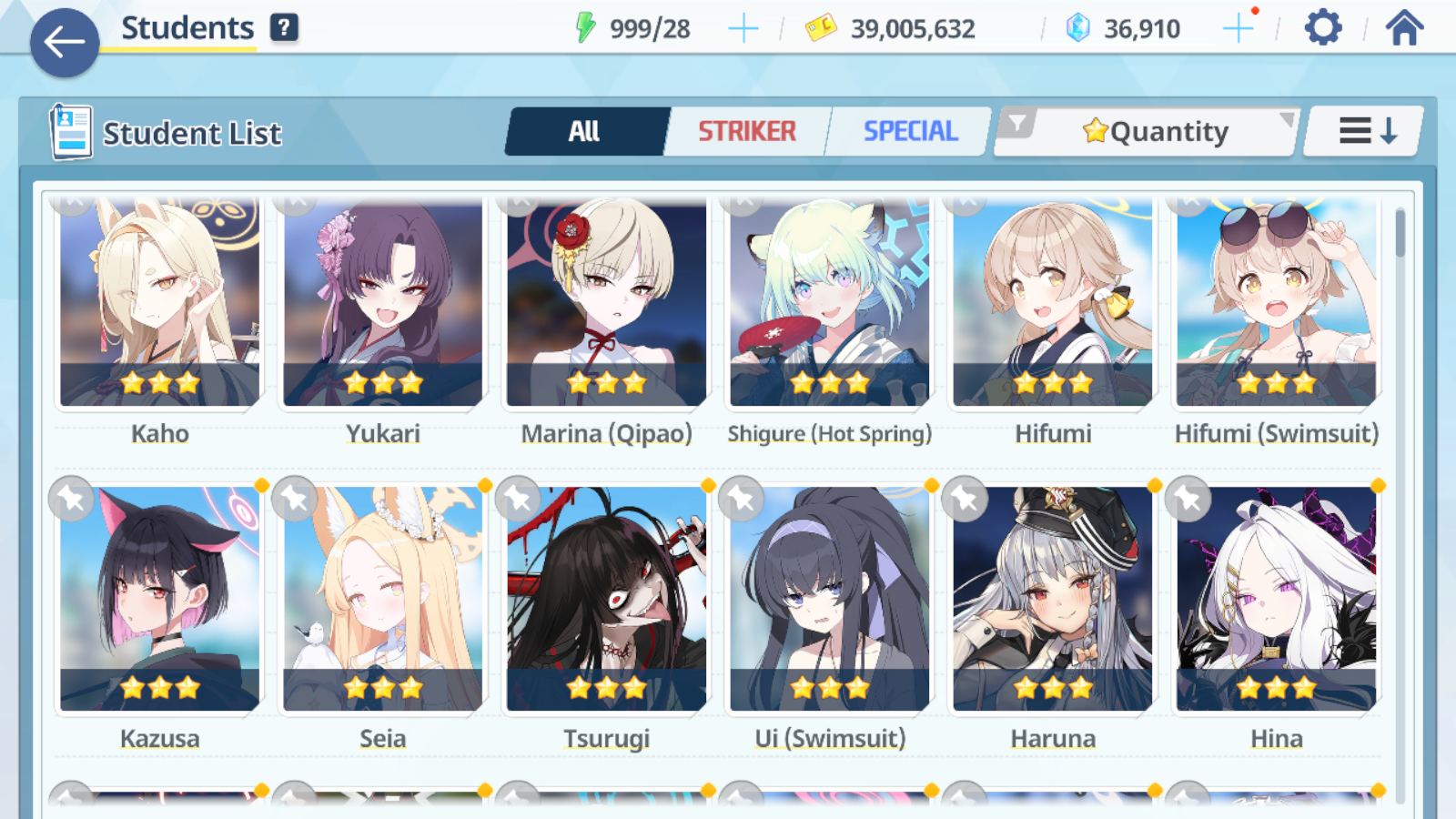Open the settings gear icon

[x=1322, y=28]
